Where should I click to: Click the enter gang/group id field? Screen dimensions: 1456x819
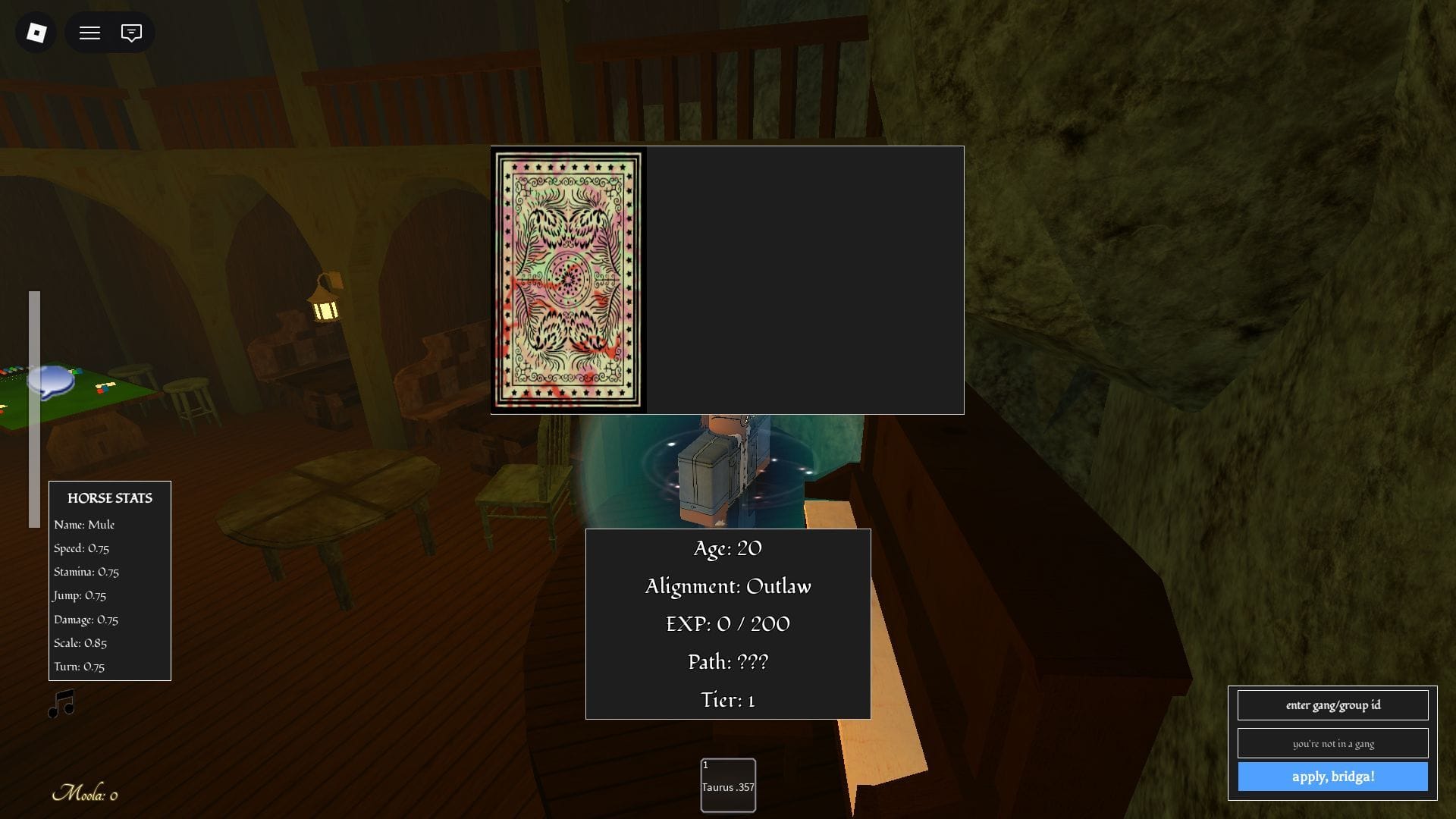point(1332,705)
